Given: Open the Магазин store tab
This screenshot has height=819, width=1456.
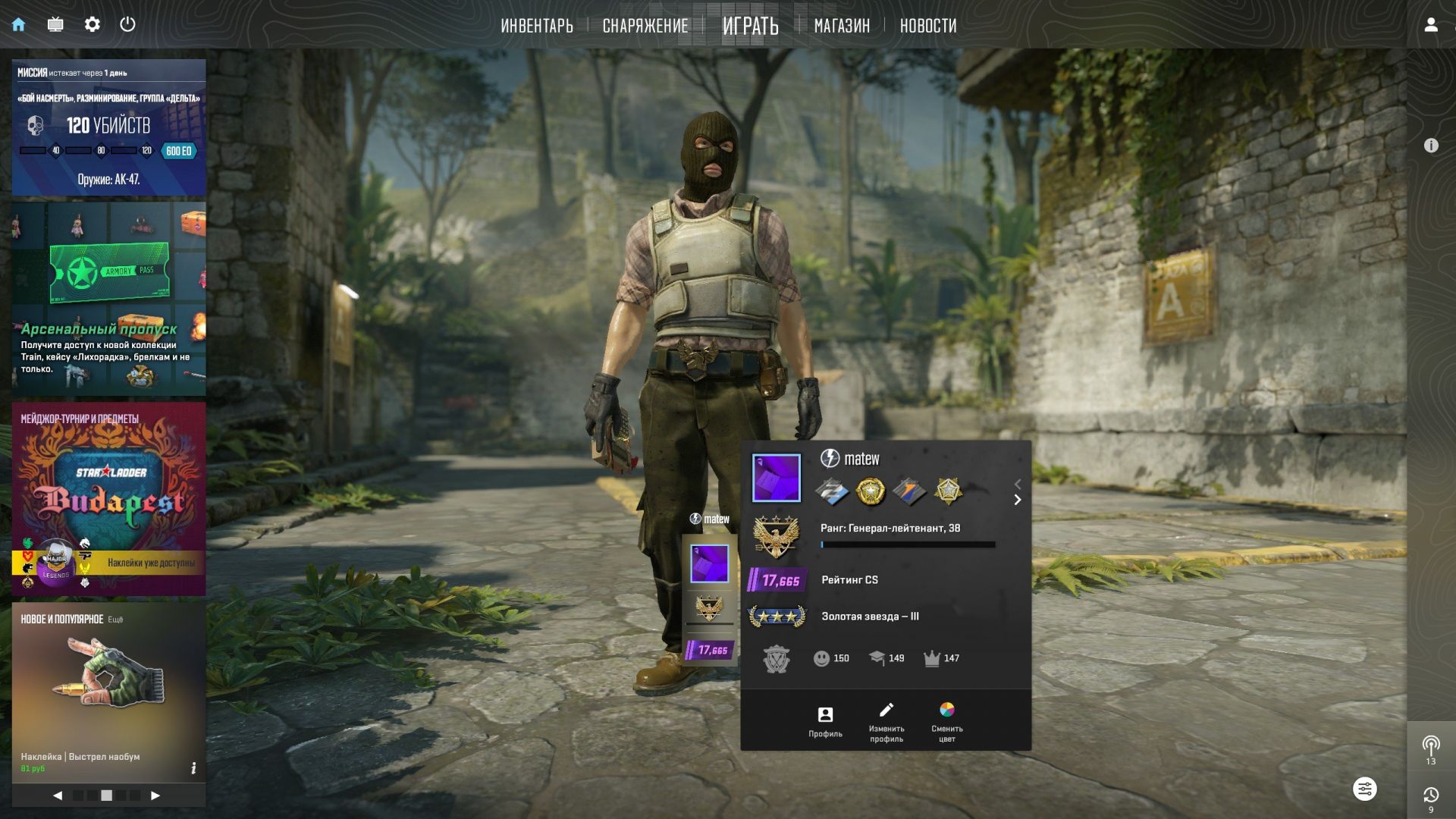Looking at the screenshot, I should point(842,26).
